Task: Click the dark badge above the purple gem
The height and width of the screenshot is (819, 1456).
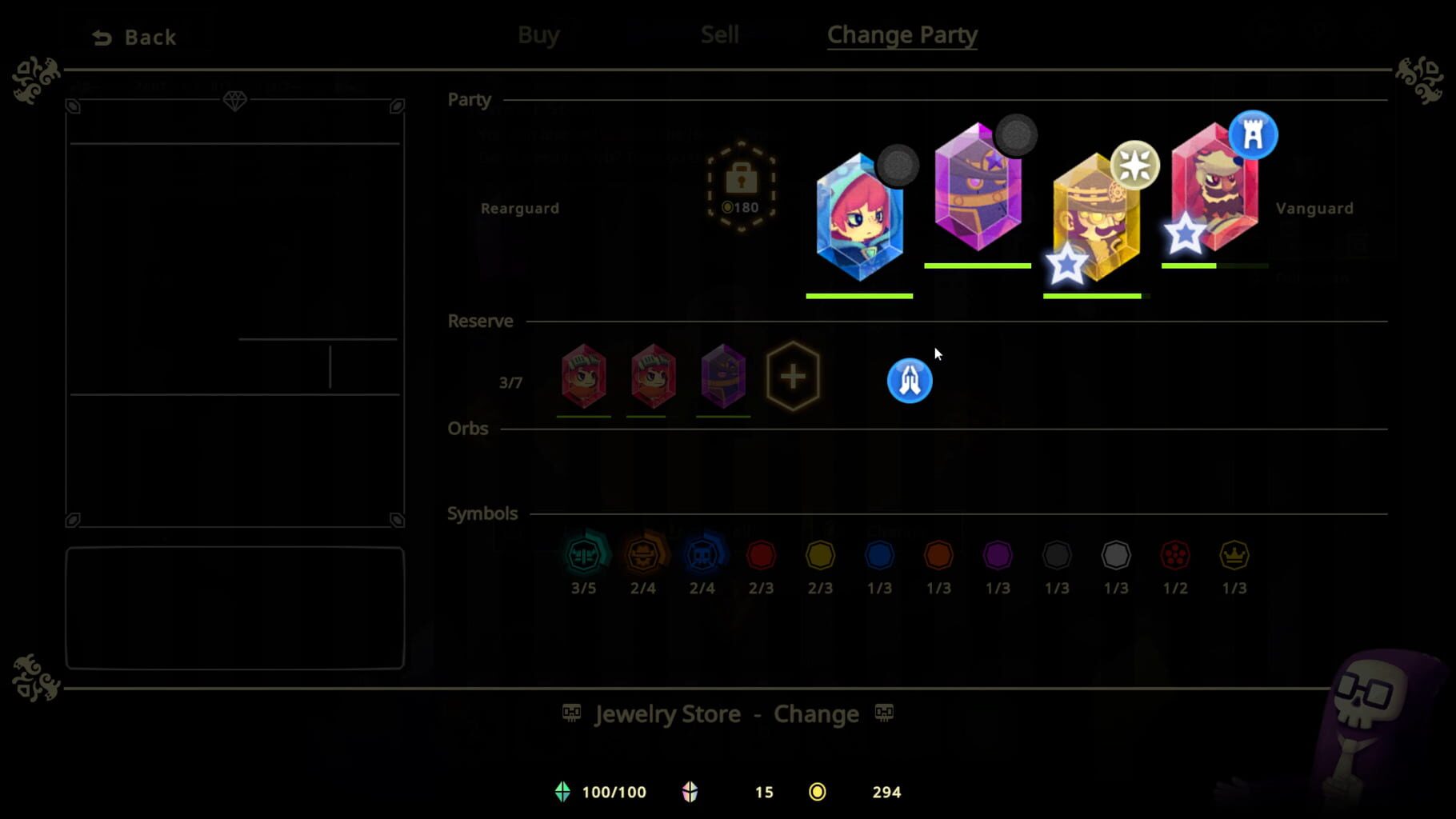Action: click(x=1014, y=135)
